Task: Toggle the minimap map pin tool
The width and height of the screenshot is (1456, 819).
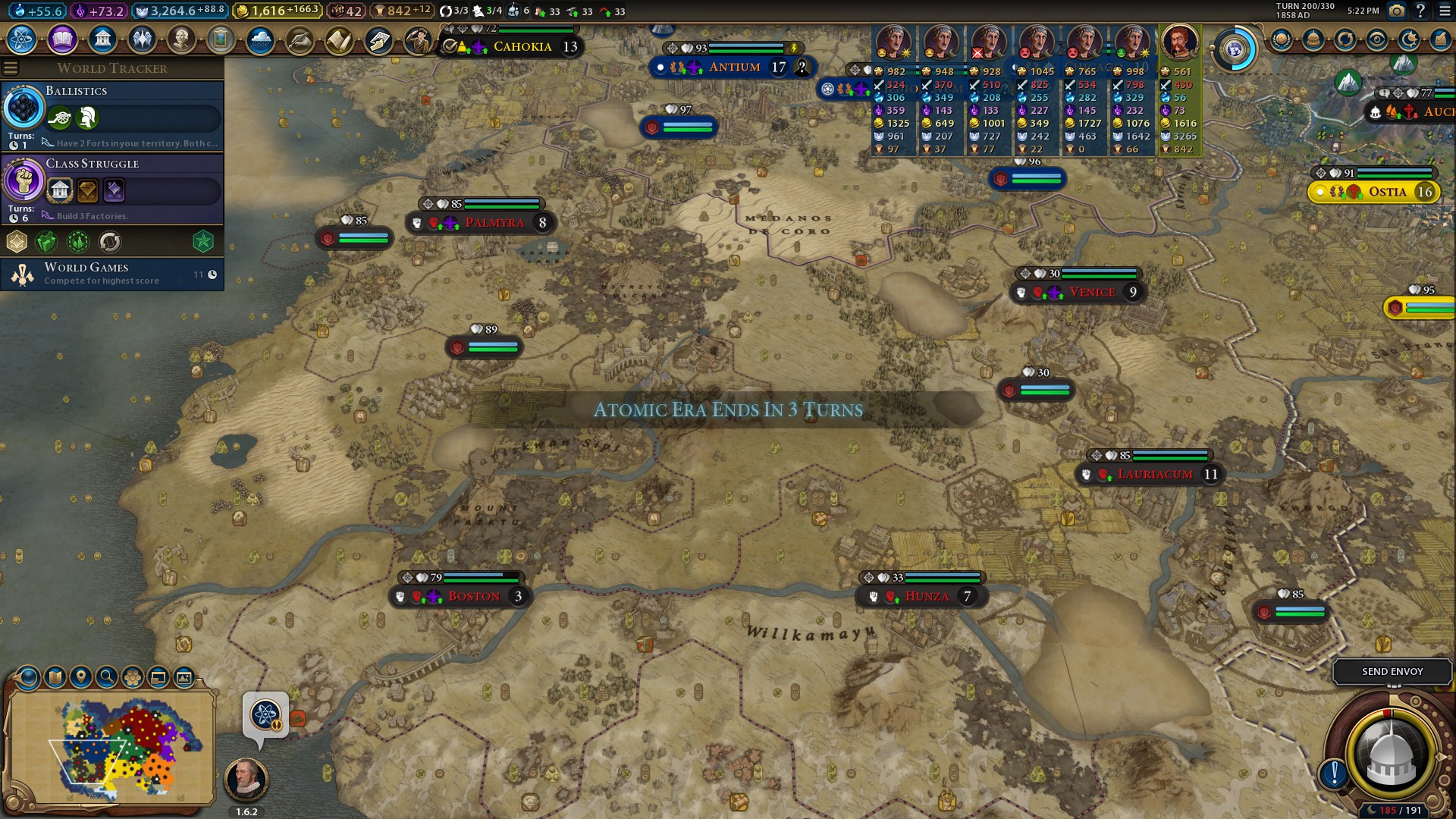Action: point(81,676)
